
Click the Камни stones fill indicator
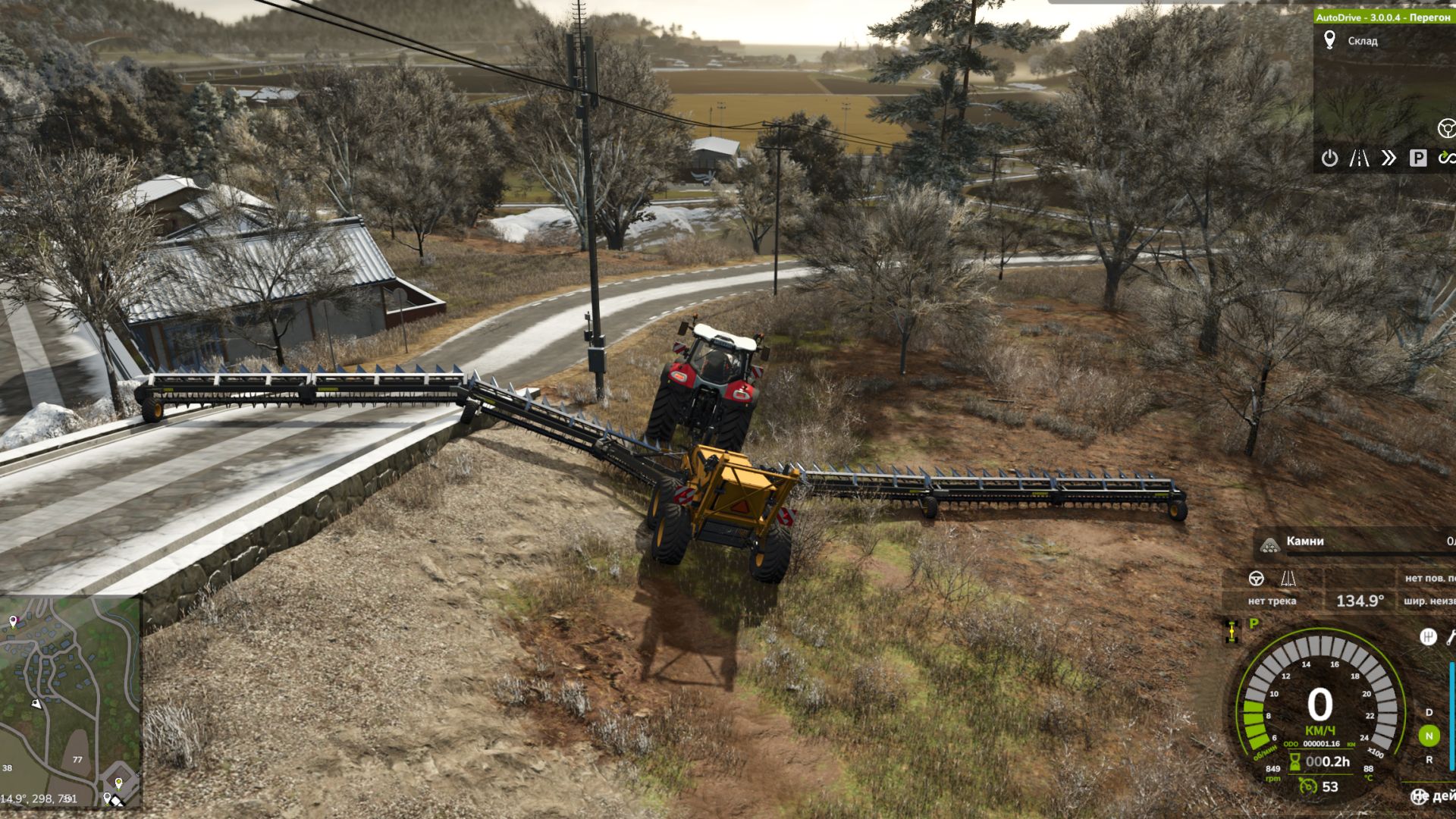click(1304, 542)
